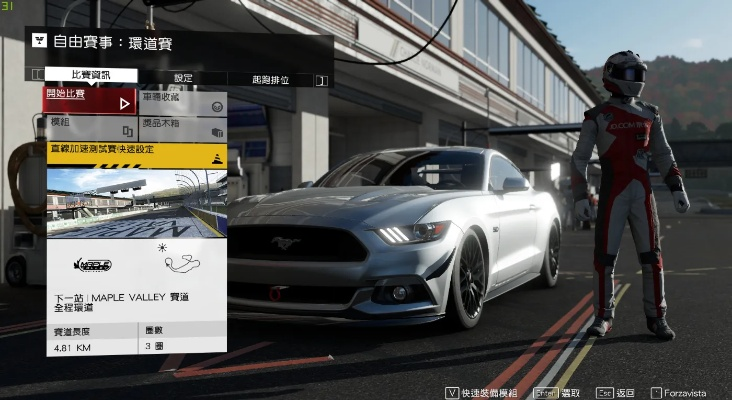Switch to the 起跑排位 grid tab

pos(270,77)
